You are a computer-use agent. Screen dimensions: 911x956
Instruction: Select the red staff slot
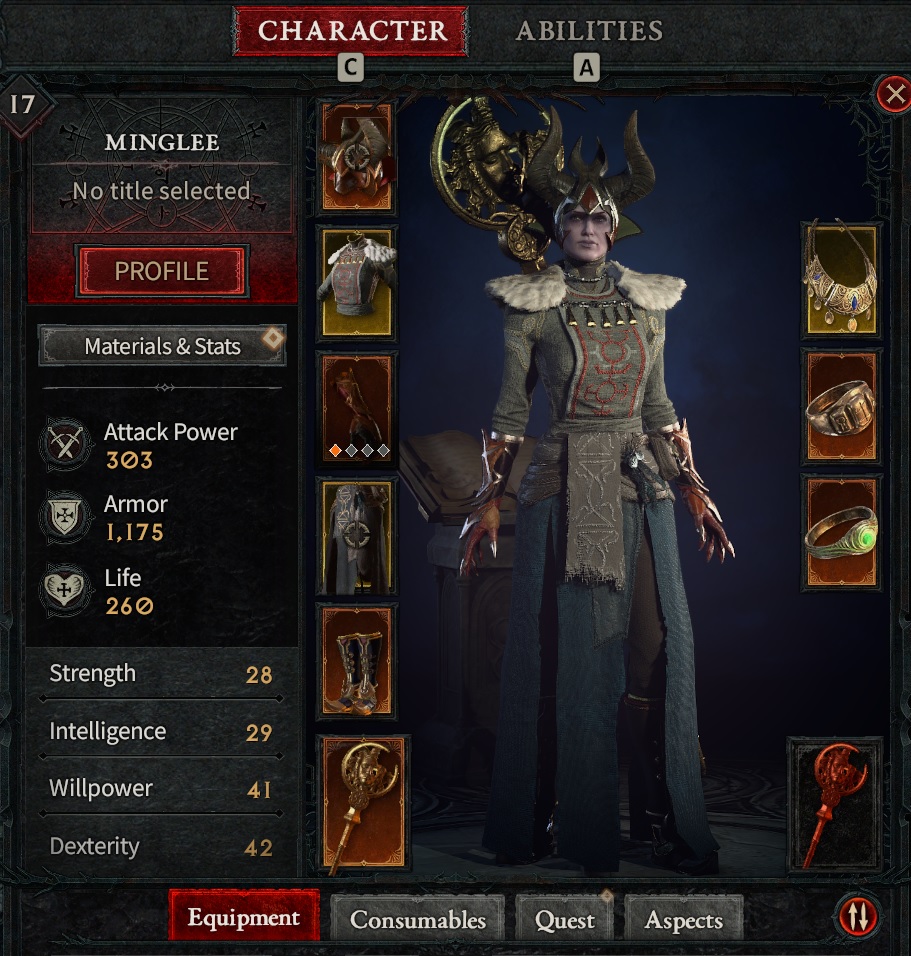[835, 803]
